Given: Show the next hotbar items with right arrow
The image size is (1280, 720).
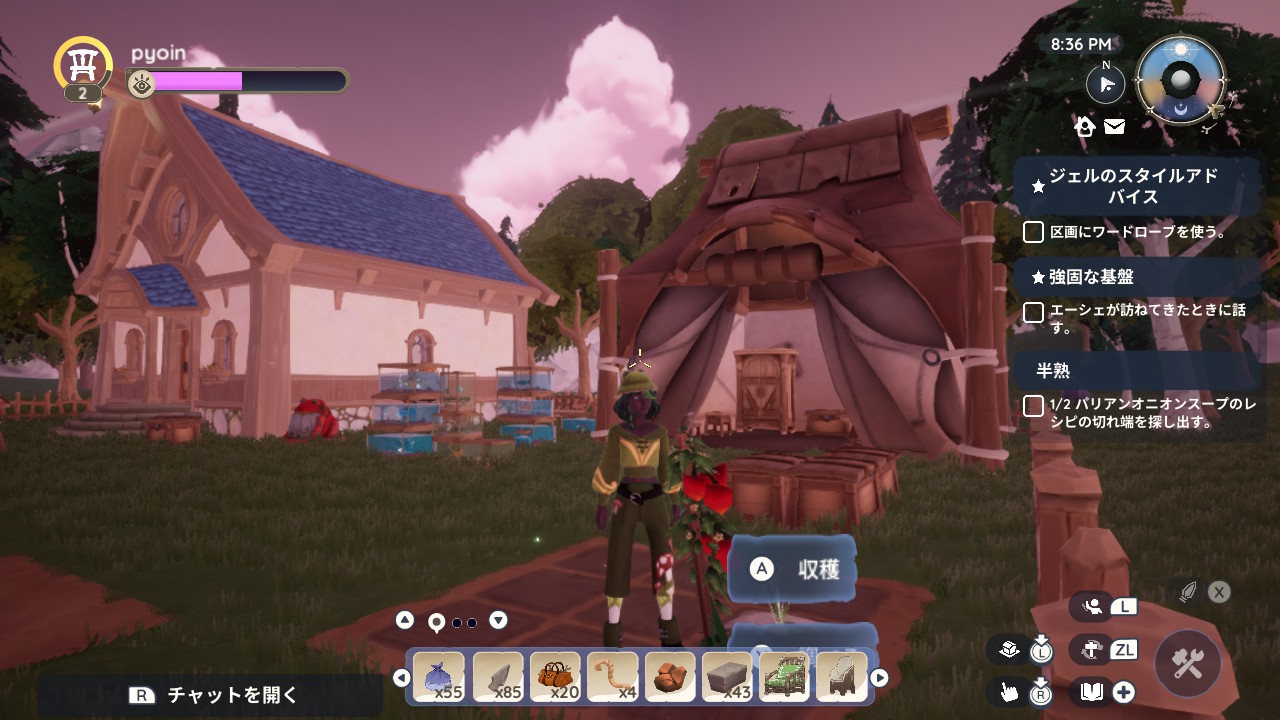Looking at the screenshot, I should click(x=879, y=678).
